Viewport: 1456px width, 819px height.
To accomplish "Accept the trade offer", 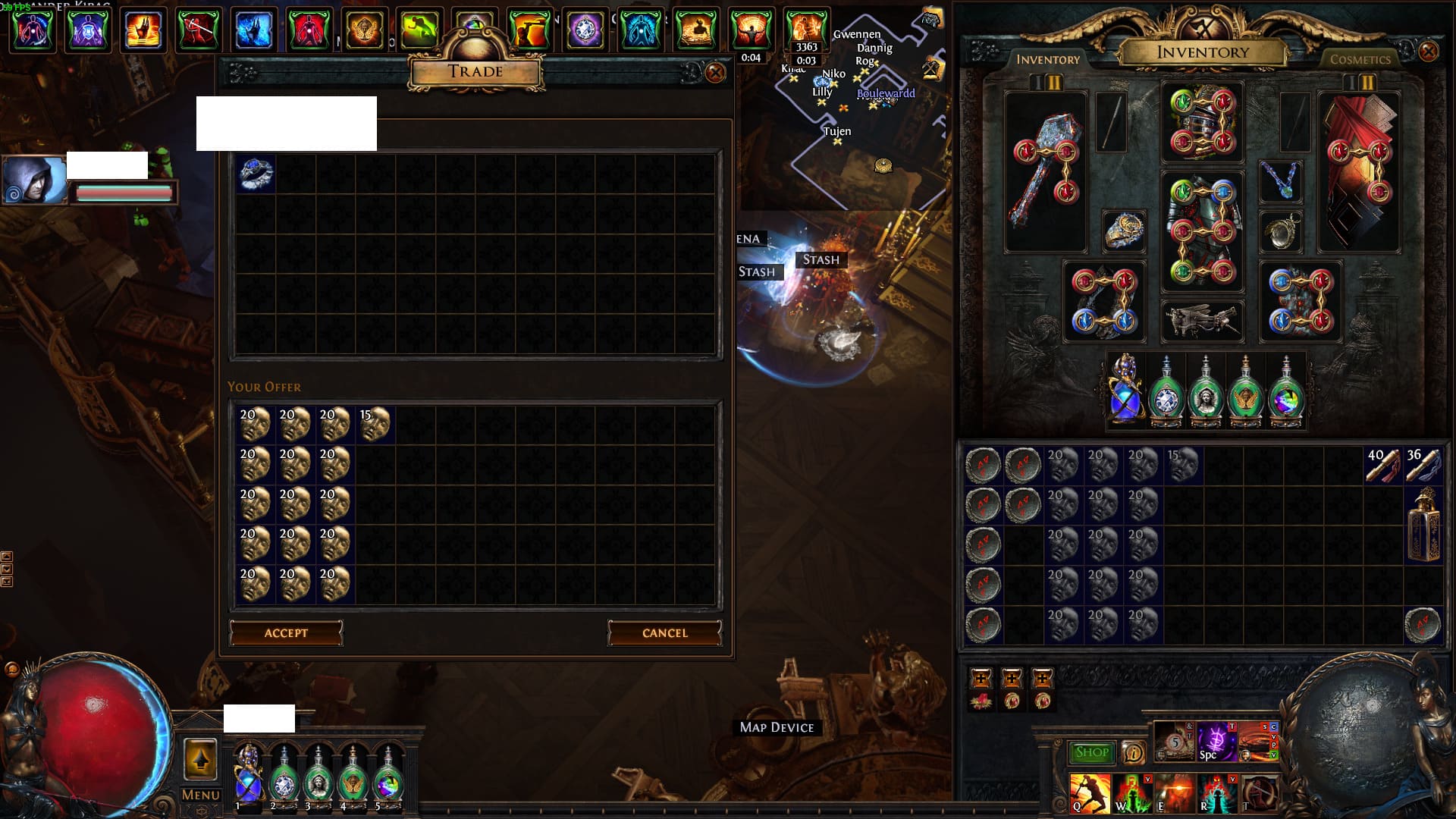I will click(286, 633).
